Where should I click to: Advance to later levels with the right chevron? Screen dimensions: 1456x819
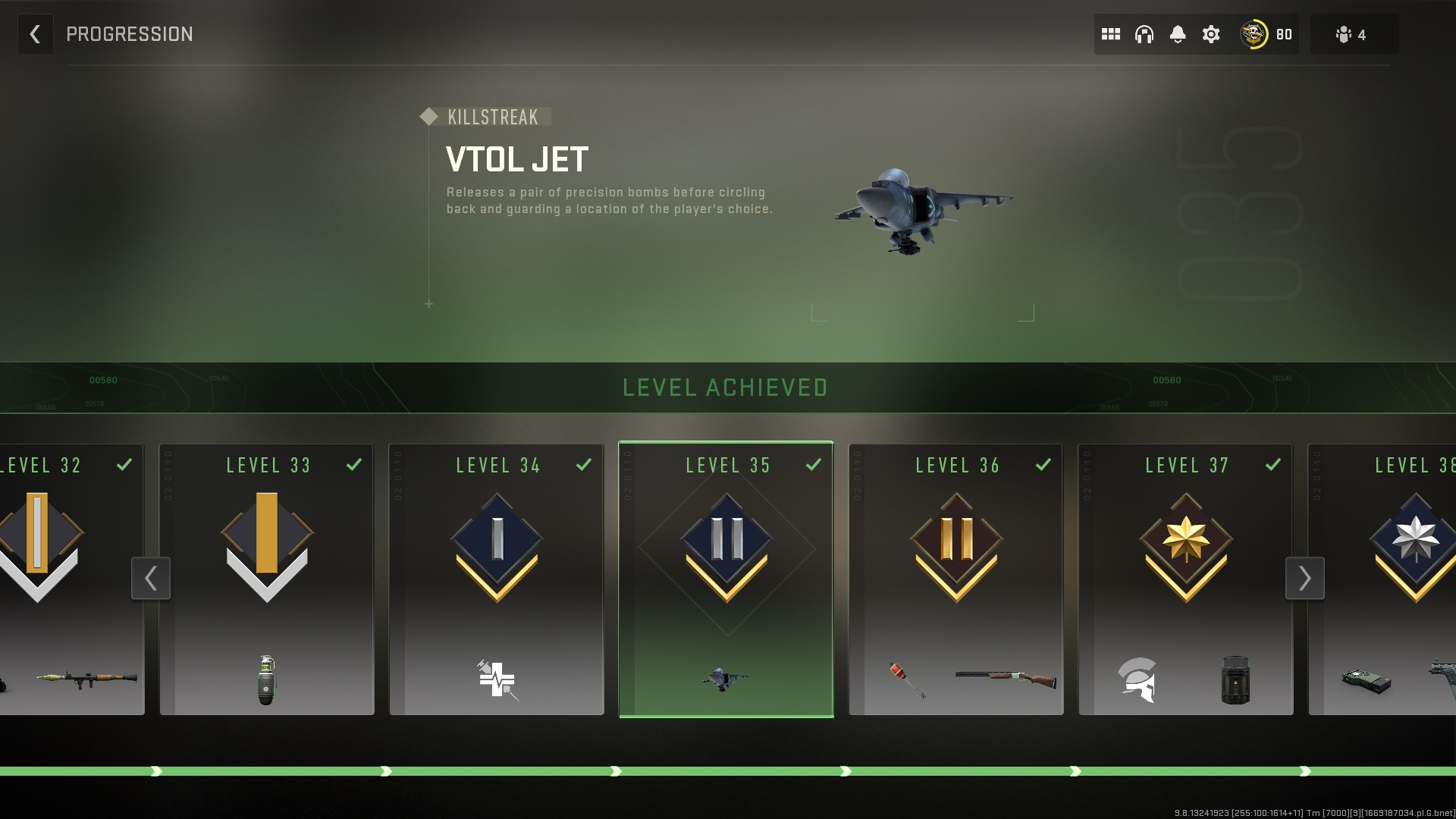pos(1305,579)
